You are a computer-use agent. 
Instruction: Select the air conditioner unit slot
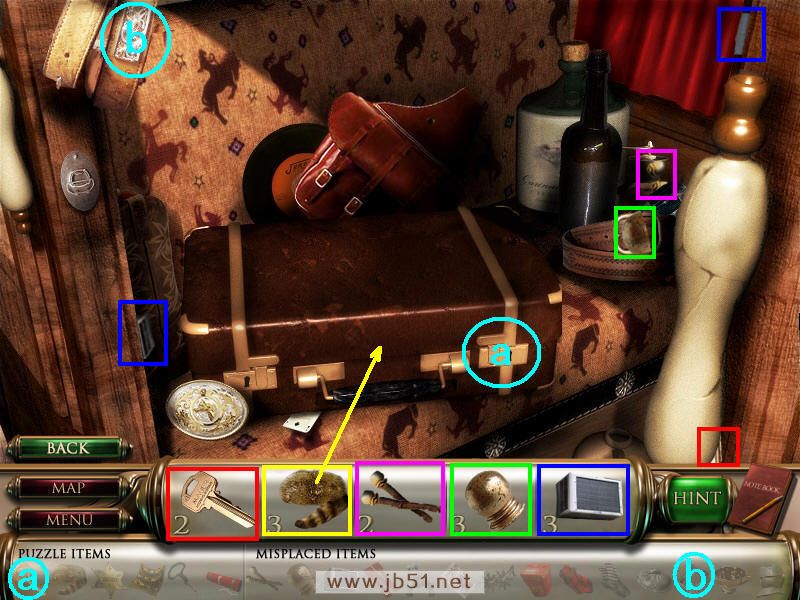[583, 501]
